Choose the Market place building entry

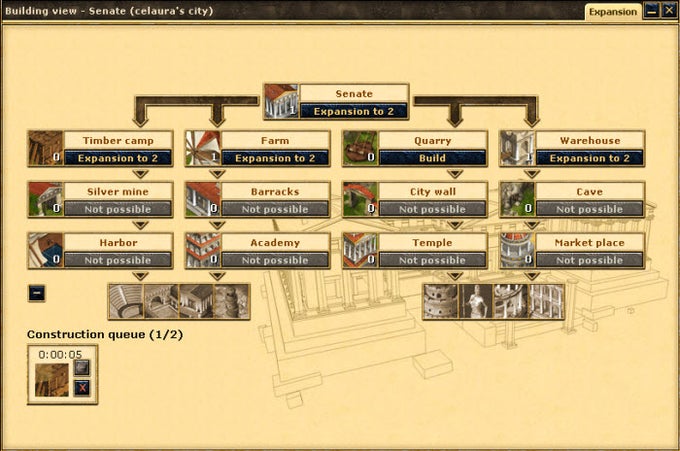[x=589, y=243]
